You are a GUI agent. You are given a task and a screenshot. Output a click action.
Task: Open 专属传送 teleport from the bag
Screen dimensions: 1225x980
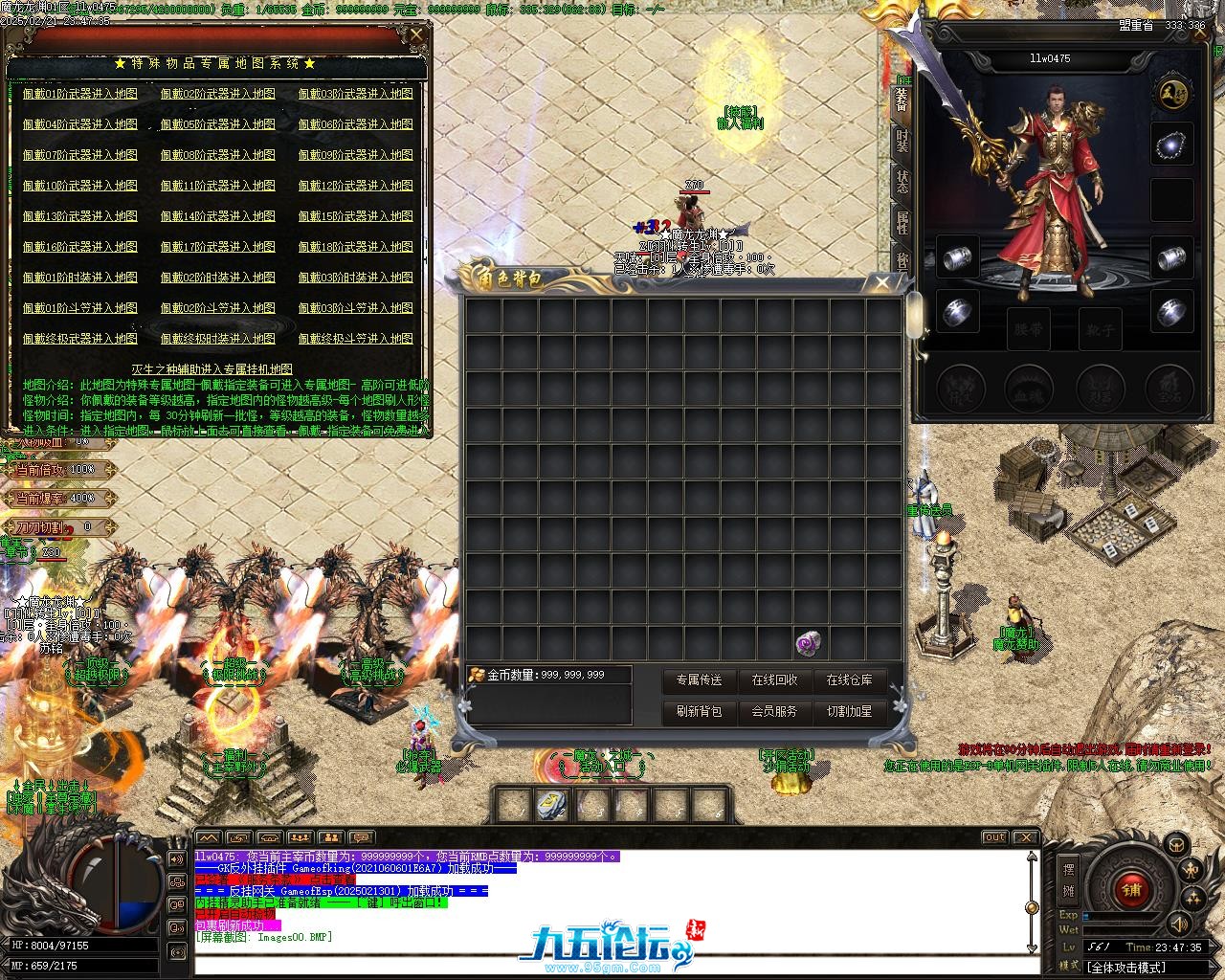pyautogui.click(x=699, y=680)
